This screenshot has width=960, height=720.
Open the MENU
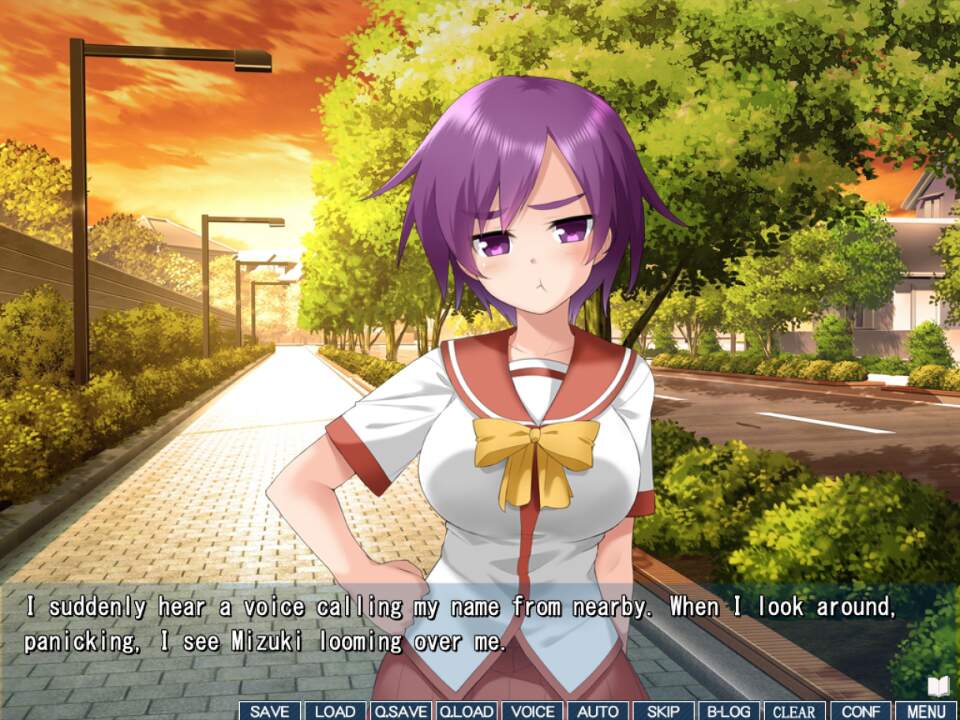(926, 711)
